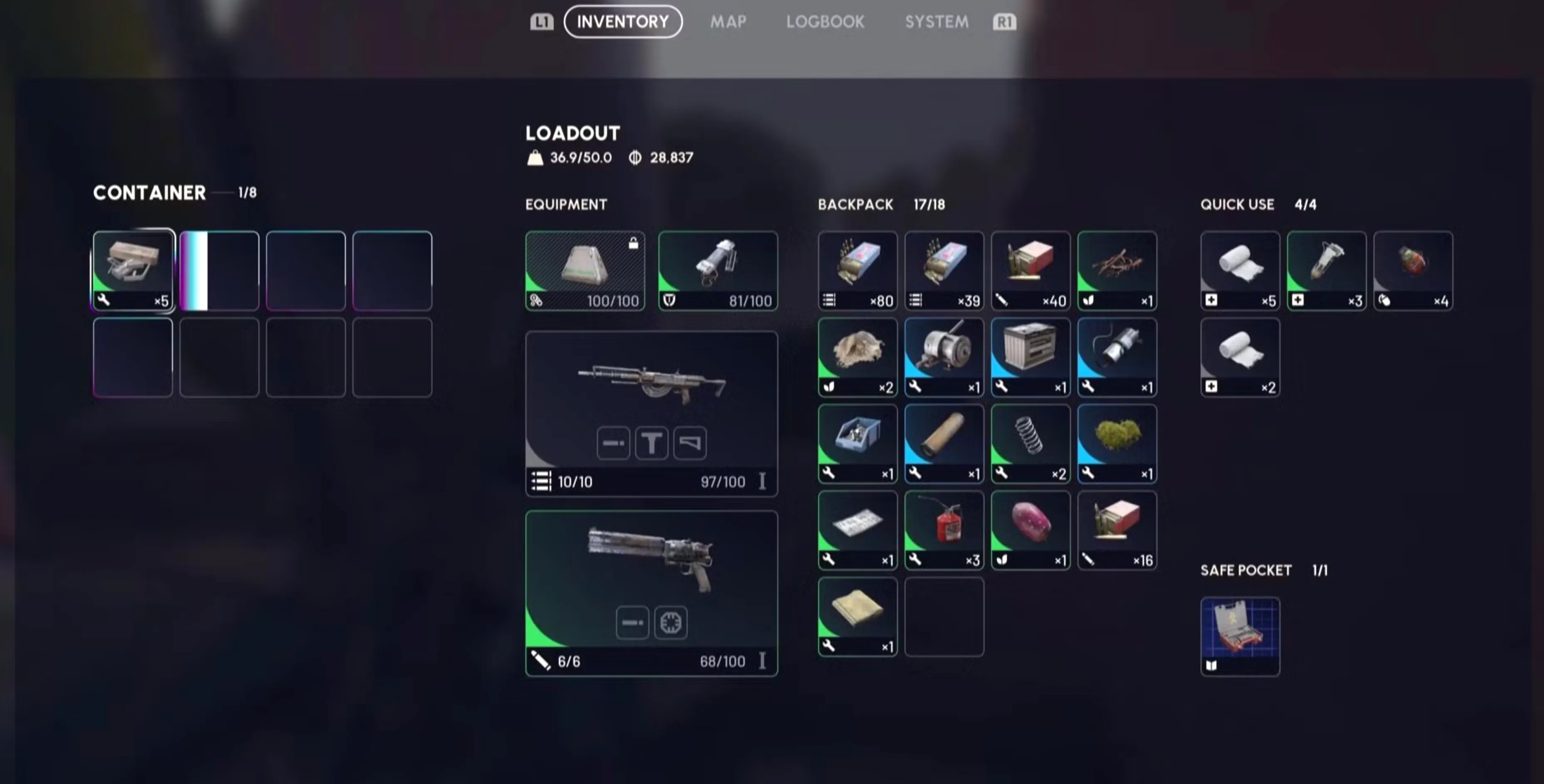Open the safe pocket blueprint item
Viewport: 1544px width, 784px height.
(x=1240, y=636)
